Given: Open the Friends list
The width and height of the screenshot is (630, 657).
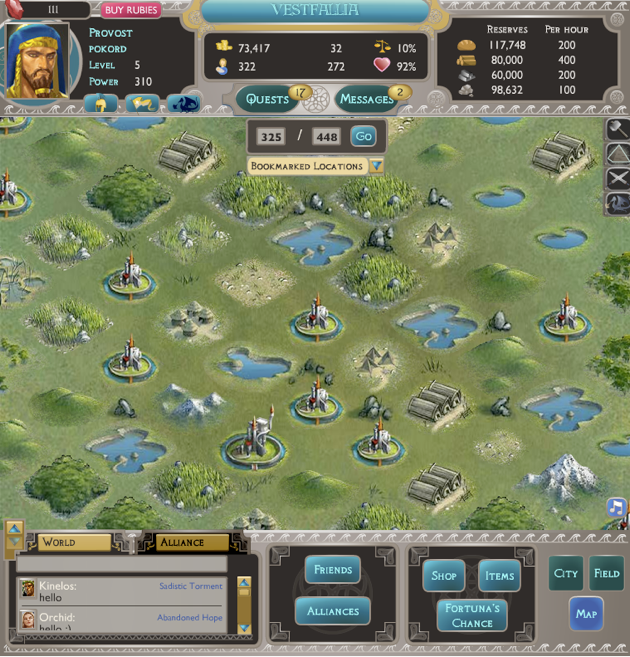Looking at the screenshot, I should pyautogui.click(x=332, y=570).
